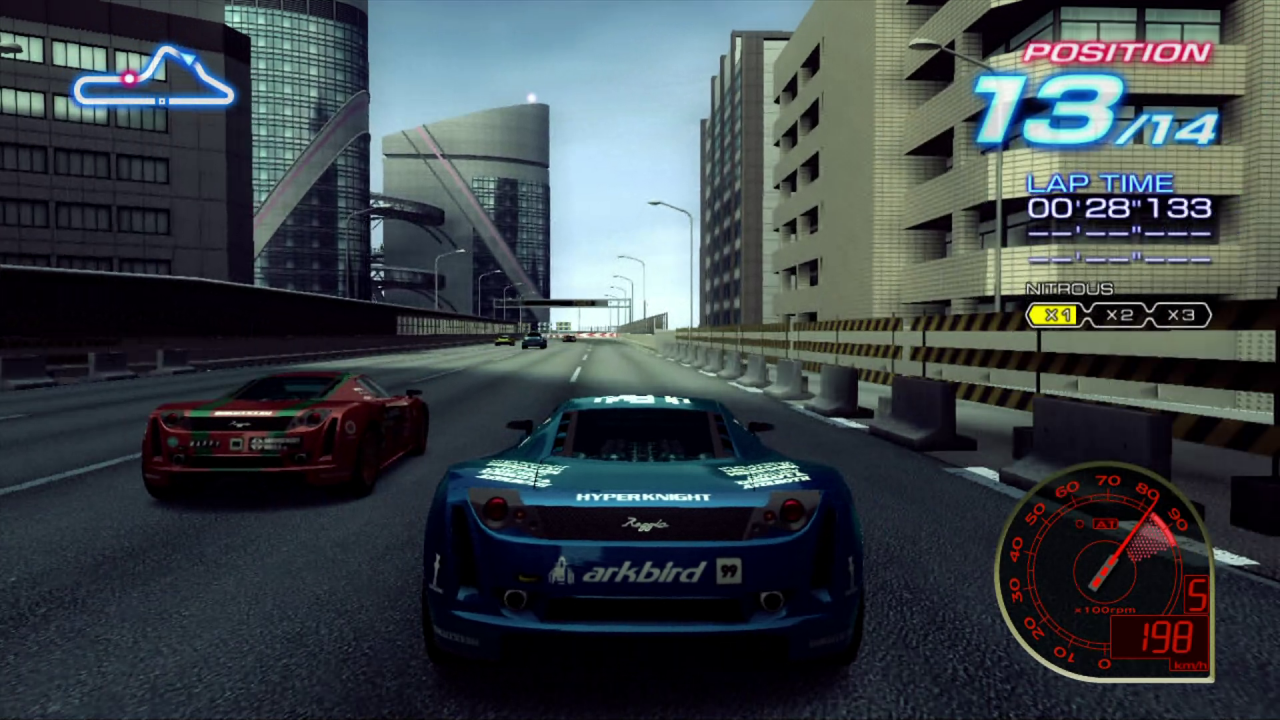This screenshot has height=720, width=1280.
Task: Enable the X2 nitrous slot
Action: click(1122, 315)
